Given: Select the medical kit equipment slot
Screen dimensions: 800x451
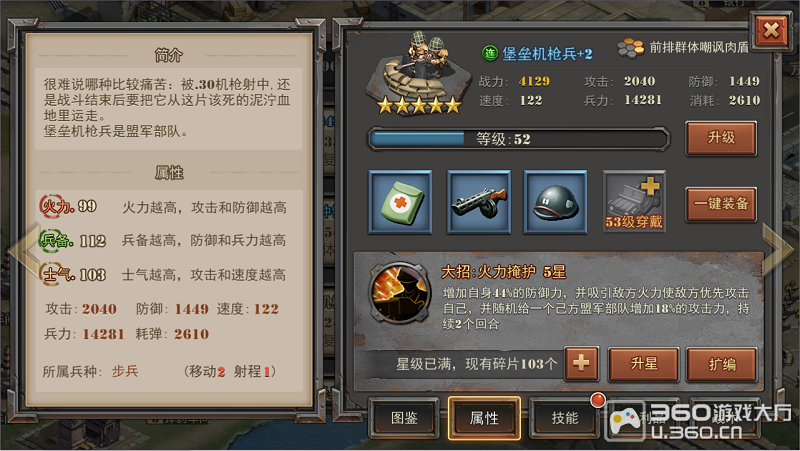Looking at the screenshot, I should coord(401,202).
